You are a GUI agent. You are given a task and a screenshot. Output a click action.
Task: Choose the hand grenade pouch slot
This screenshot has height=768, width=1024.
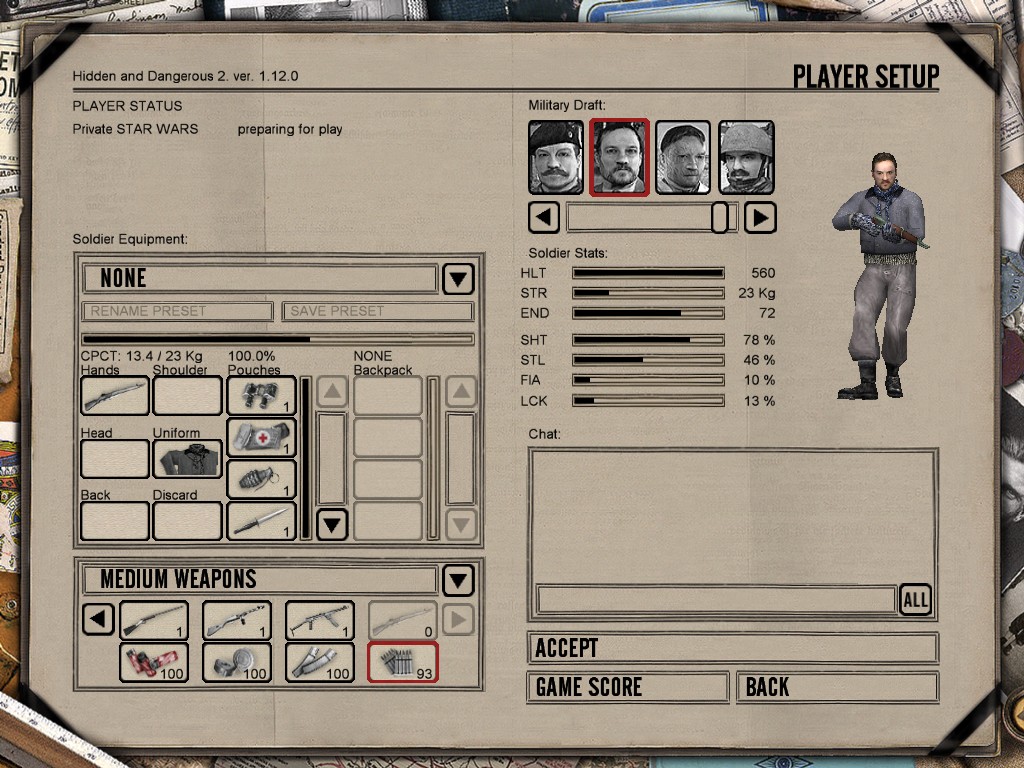tap(261, 480)
